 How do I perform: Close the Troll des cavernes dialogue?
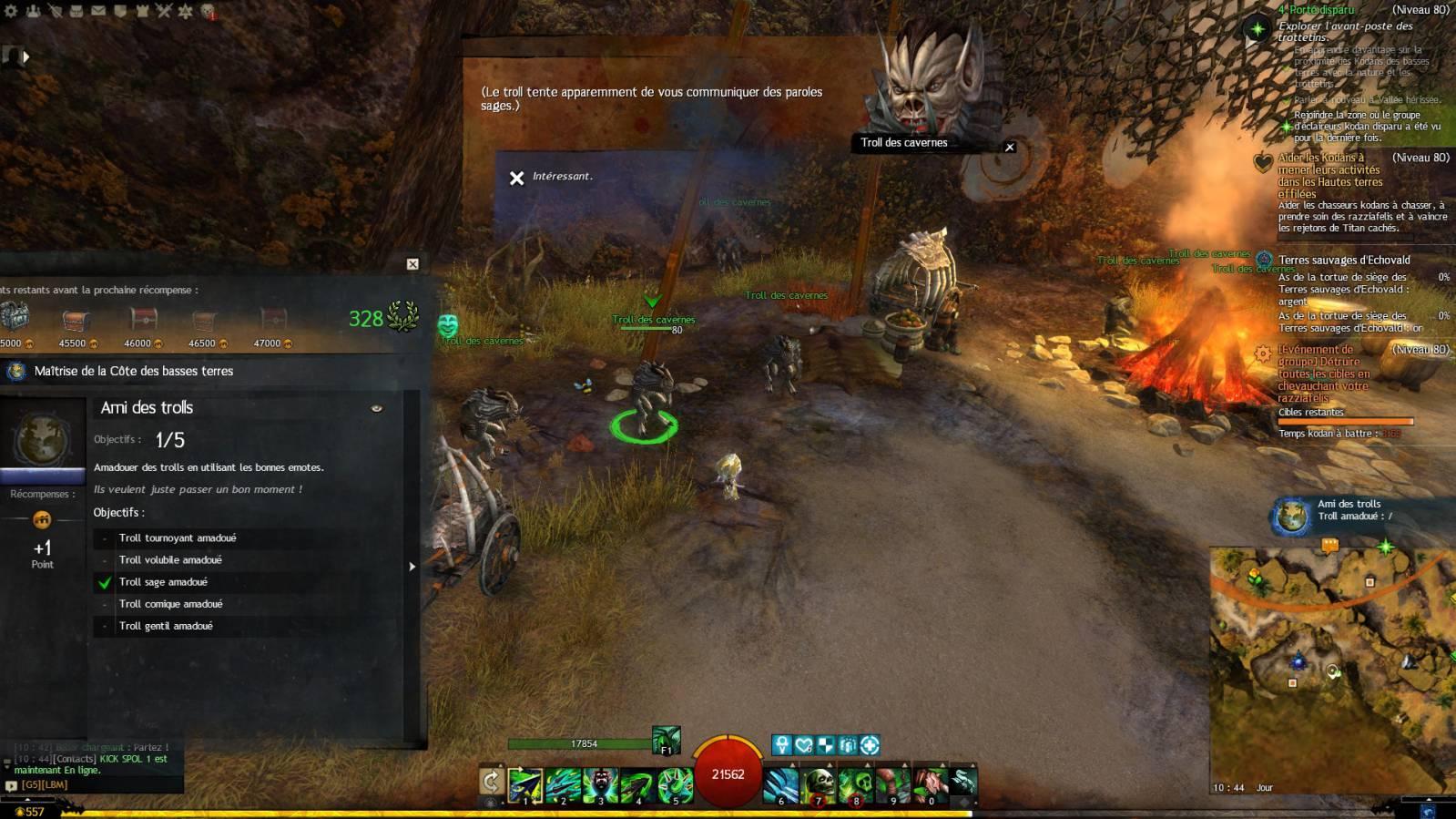pyautogui.click(x=1009, y=147)
